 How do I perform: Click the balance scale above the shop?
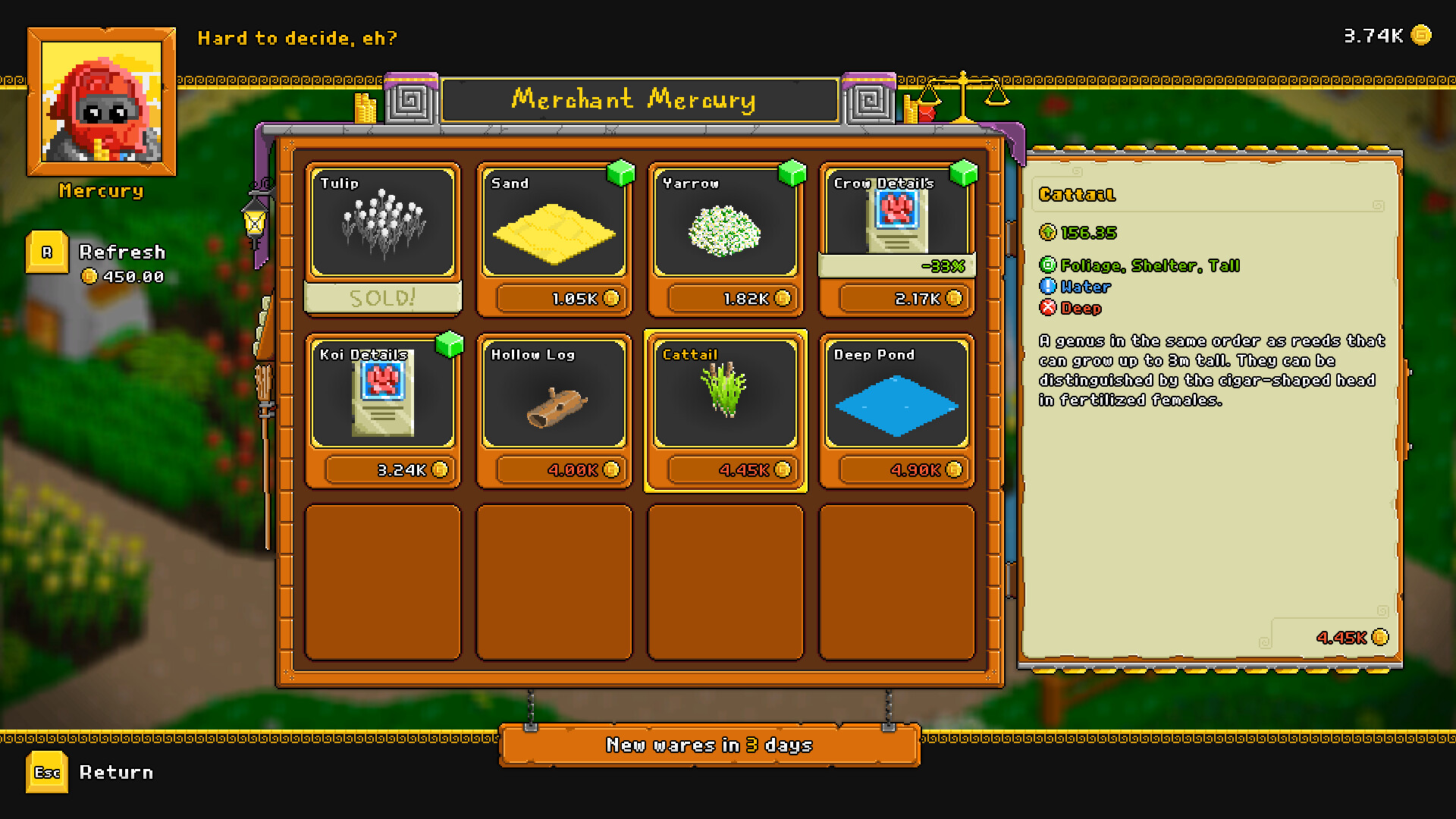965,99
